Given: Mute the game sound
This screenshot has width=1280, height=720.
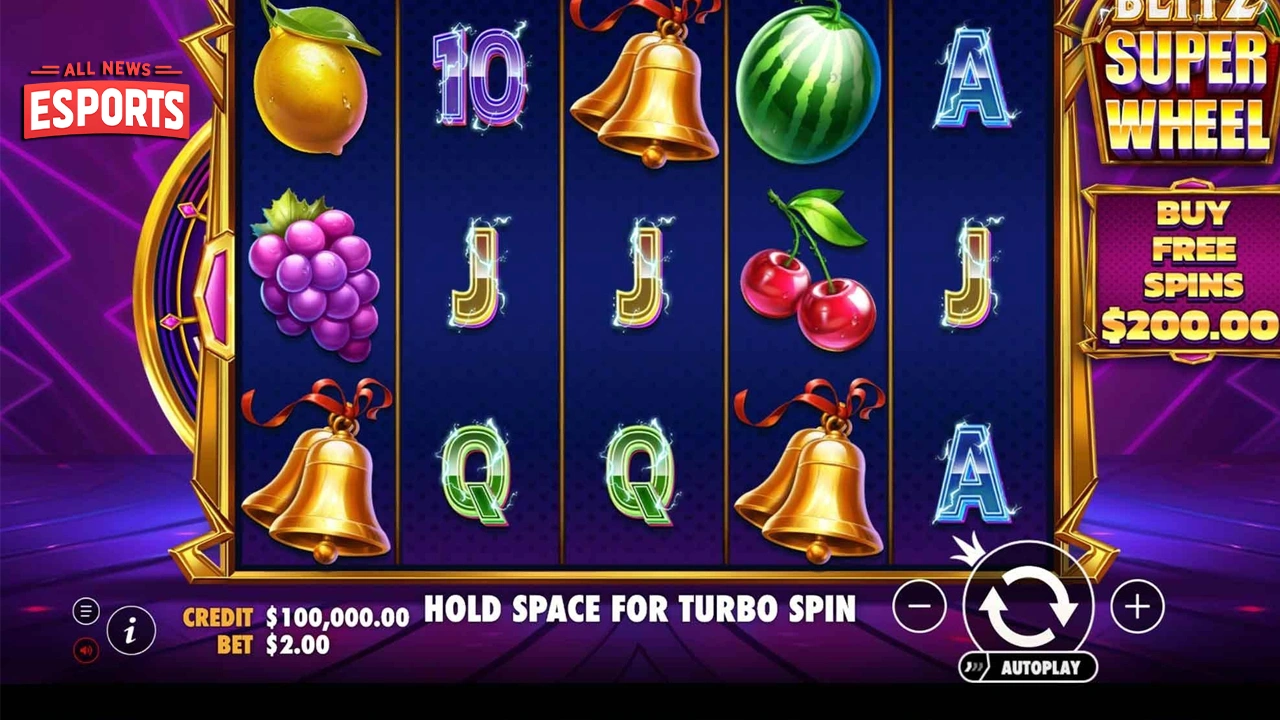Looking at the screenshot, I should click(86, 650).
